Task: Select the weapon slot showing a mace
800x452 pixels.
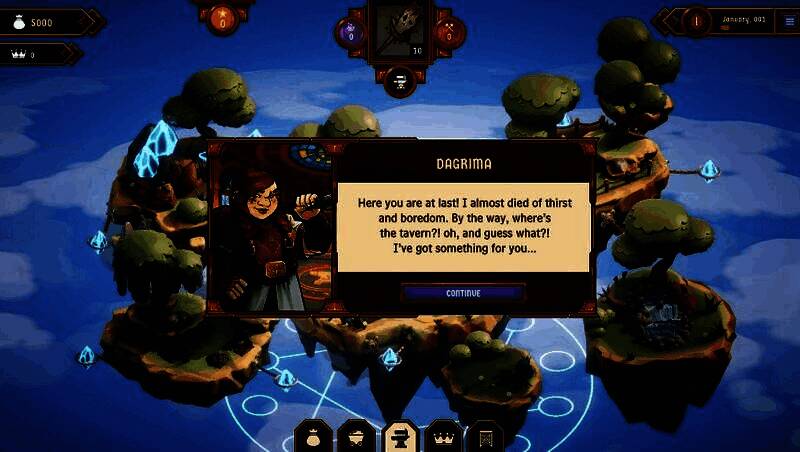Action: (400, 28)
